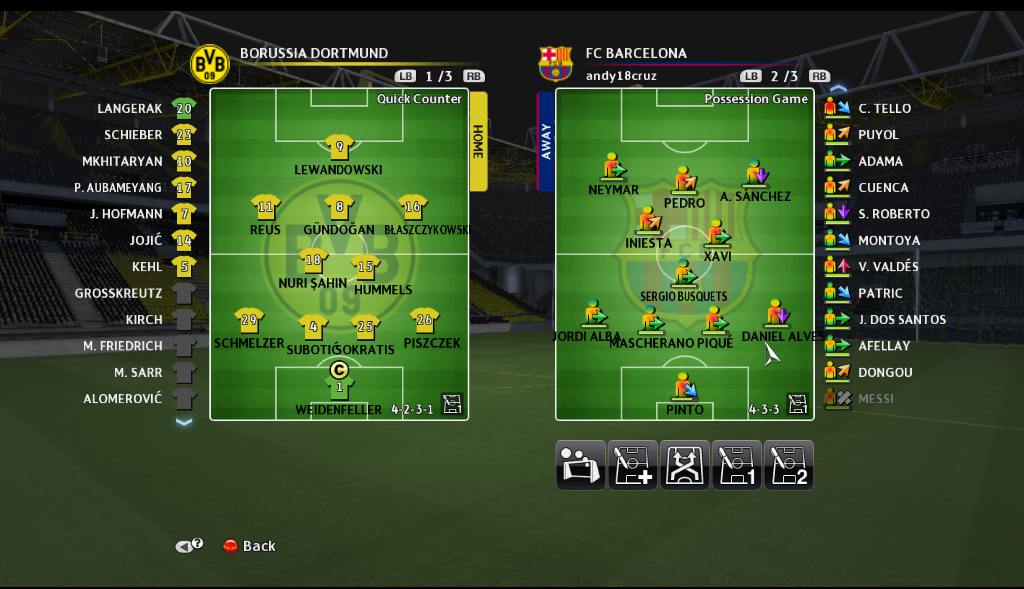Show earlier Barcelona substitutes with up arrow
Image resolution: width=1024 pixels, height=589 pixels.
tap(838, 89)
